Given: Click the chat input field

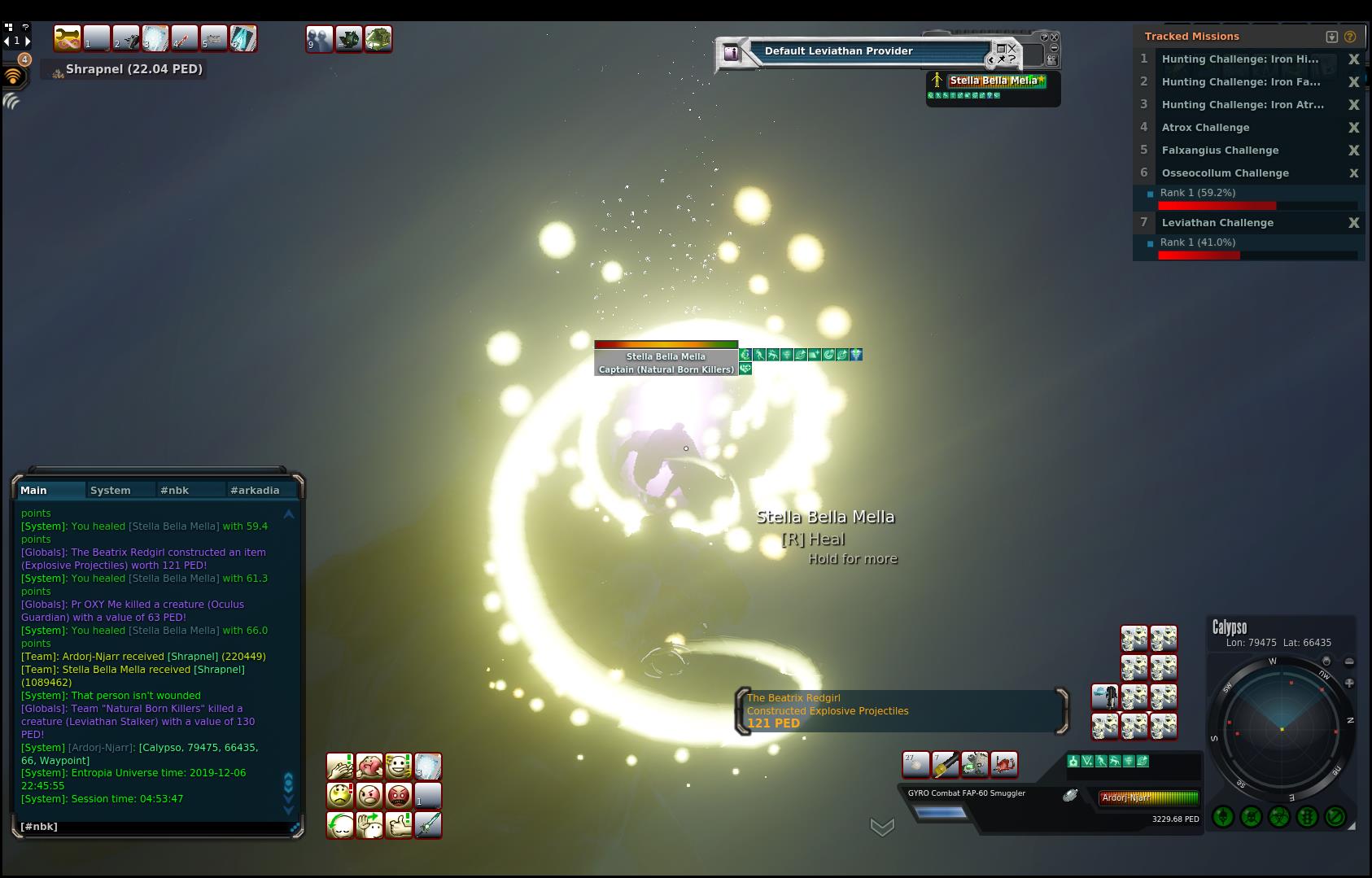Looking at the screenshot, I should click(155, 826).
